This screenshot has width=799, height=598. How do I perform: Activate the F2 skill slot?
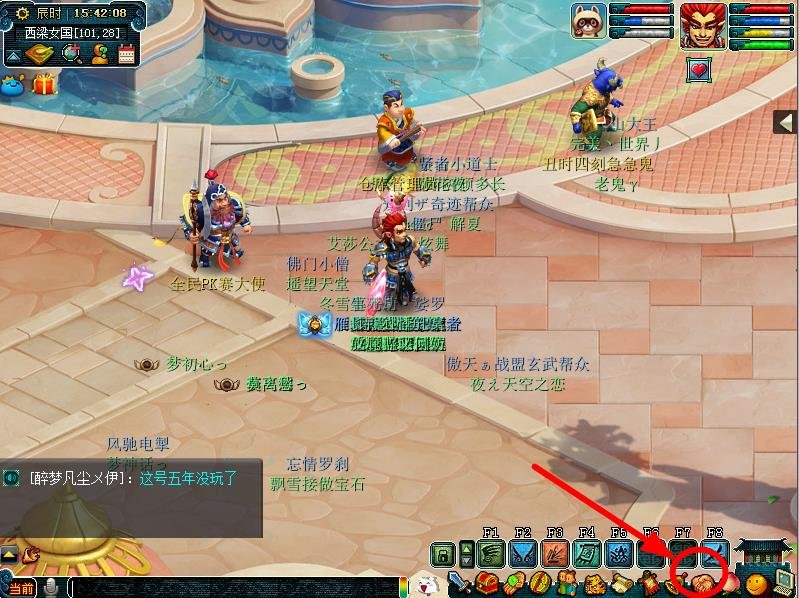pyautogui.click(x=523, y=553)
